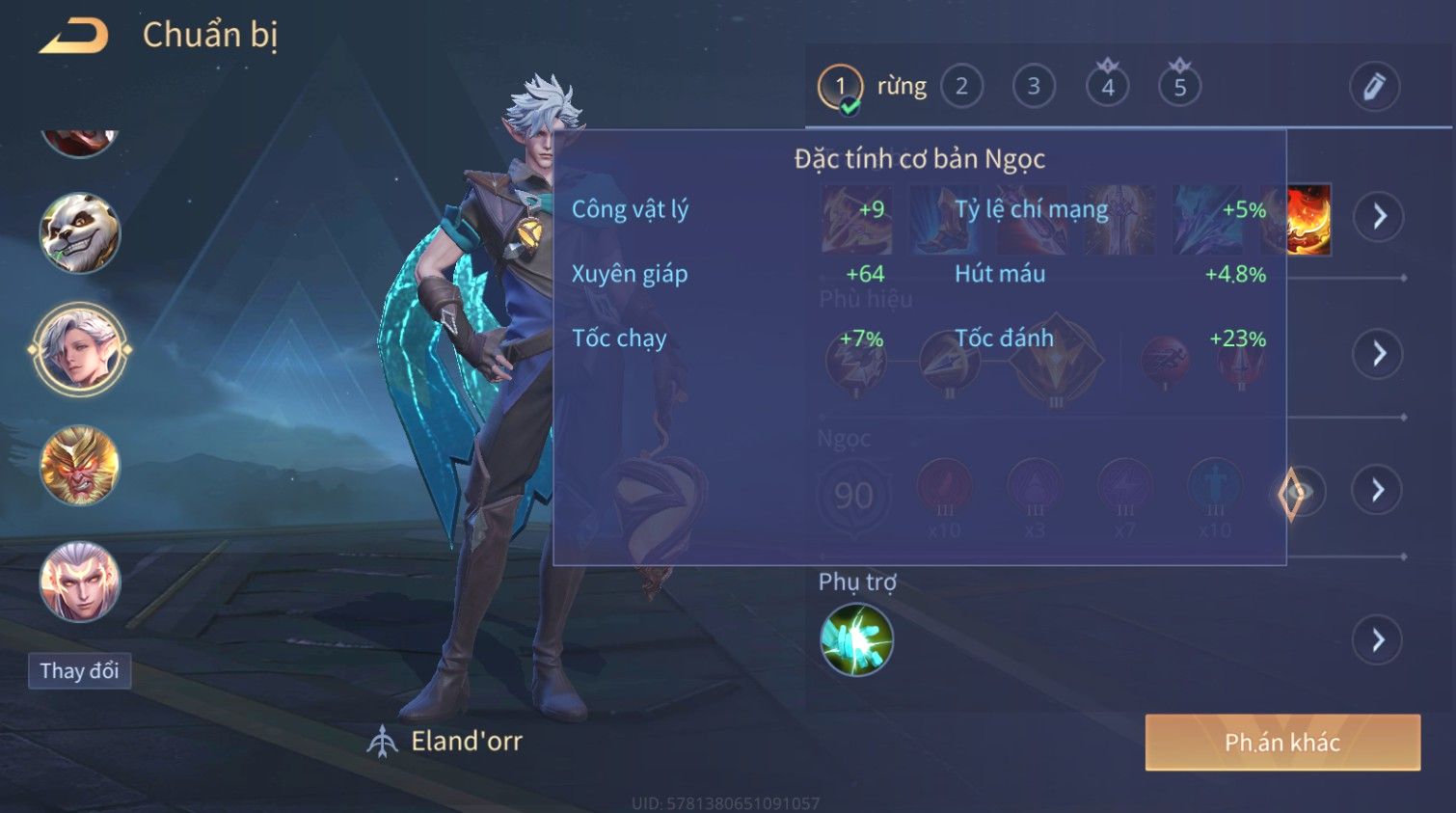Select the panda hero portrait
This screenshot has height=813, width=1456.
[80, 232]
